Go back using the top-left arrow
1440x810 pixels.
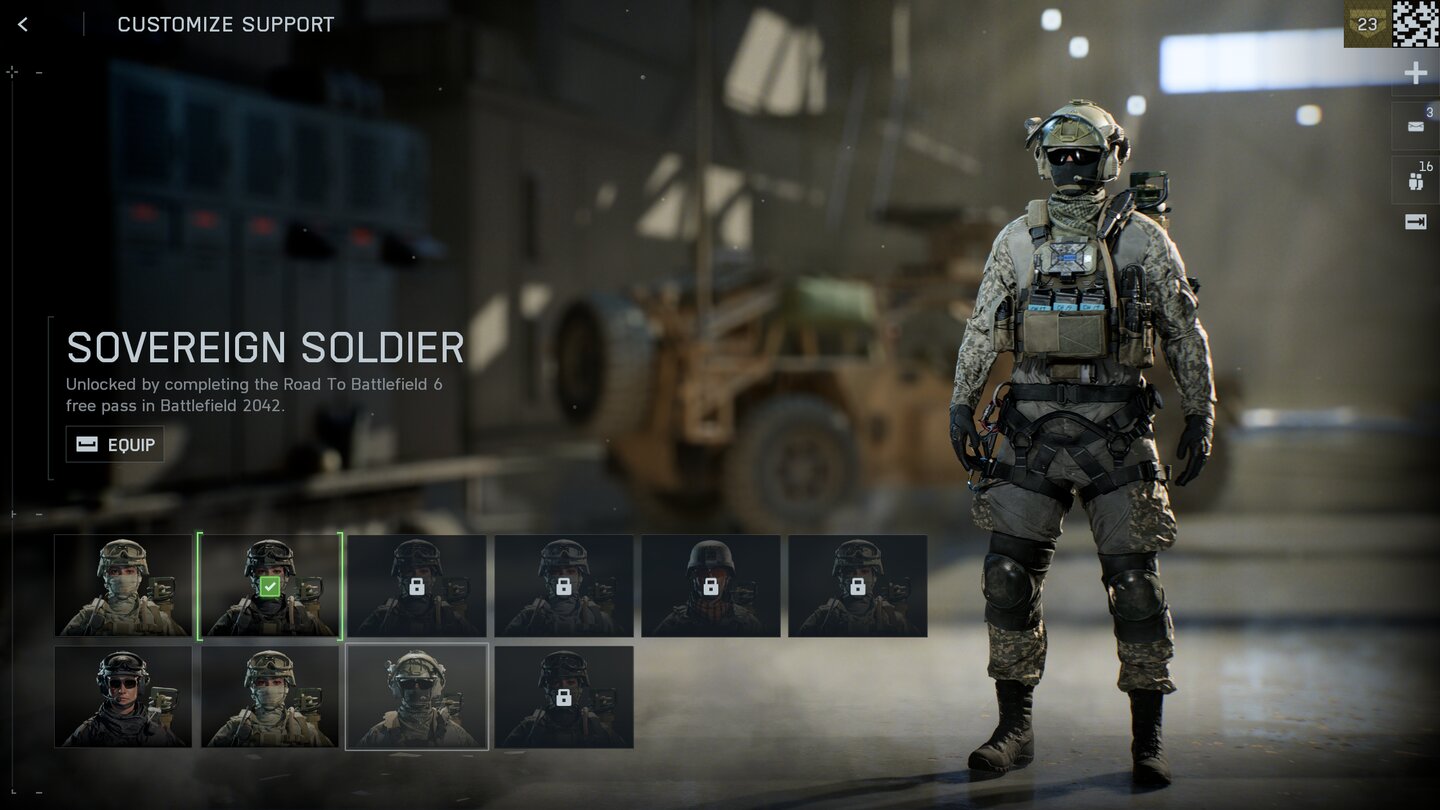click(x=23, y=24)
